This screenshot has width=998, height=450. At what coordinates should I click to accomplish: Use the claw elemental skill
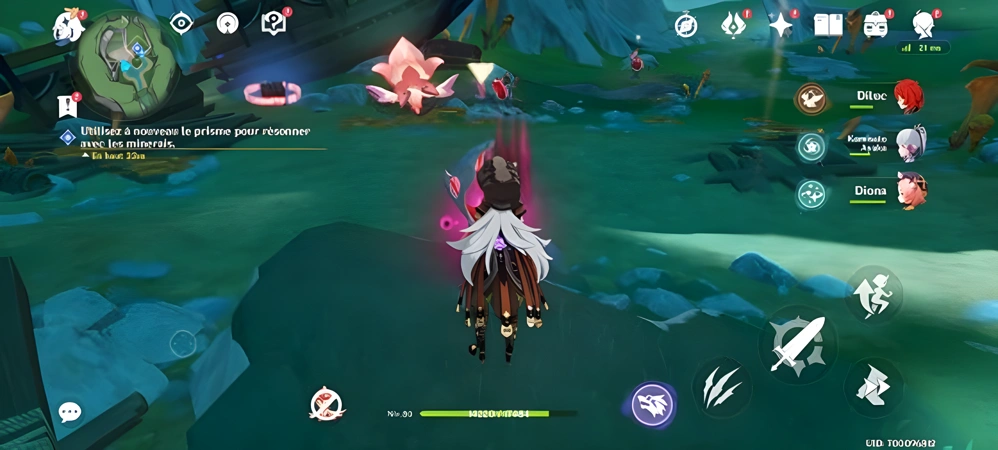(x=722, y=387)
